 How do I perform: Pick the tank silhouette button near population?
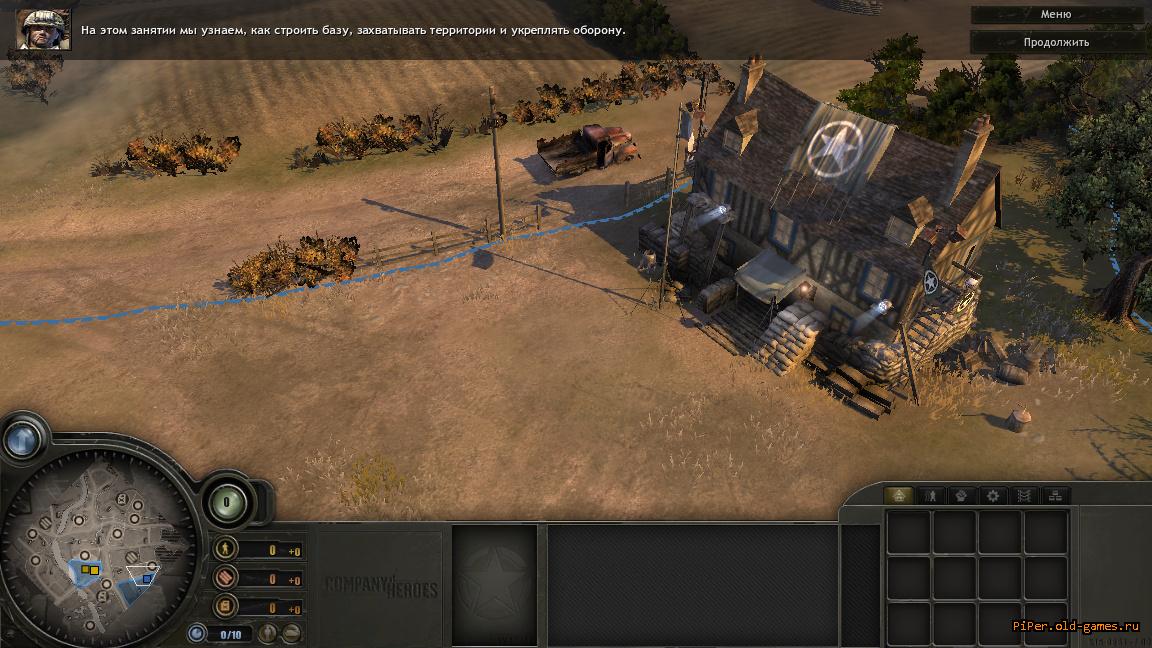(291, 633)
